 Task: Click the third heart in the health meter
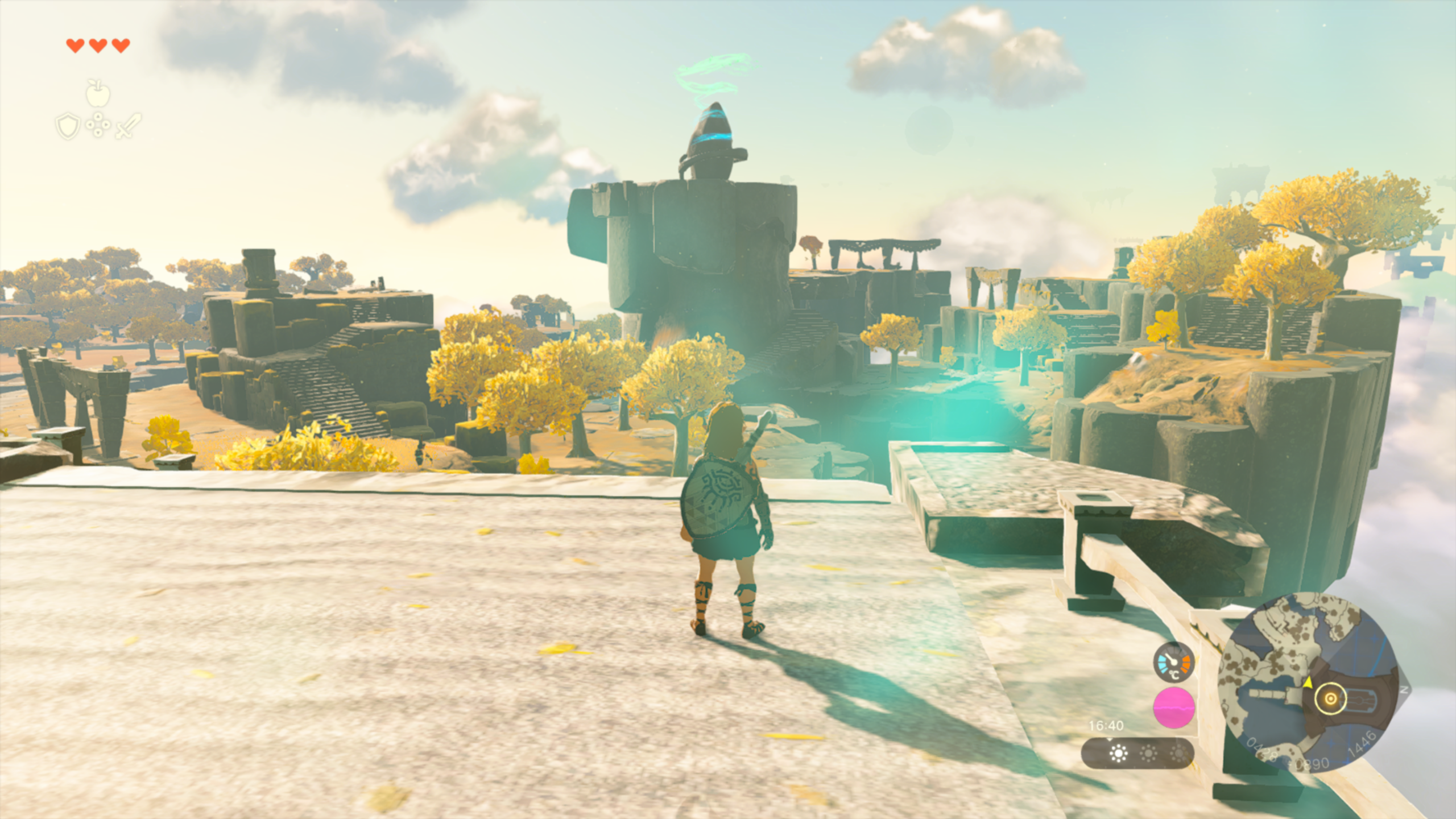coord(121,46)
